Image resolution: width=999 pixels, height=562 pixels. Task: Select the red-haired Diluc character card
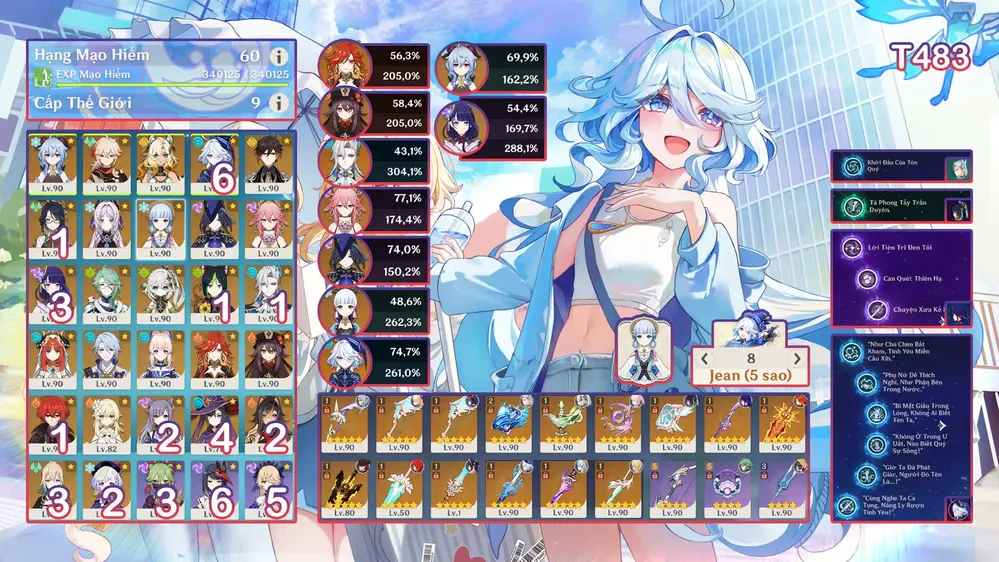53,423
